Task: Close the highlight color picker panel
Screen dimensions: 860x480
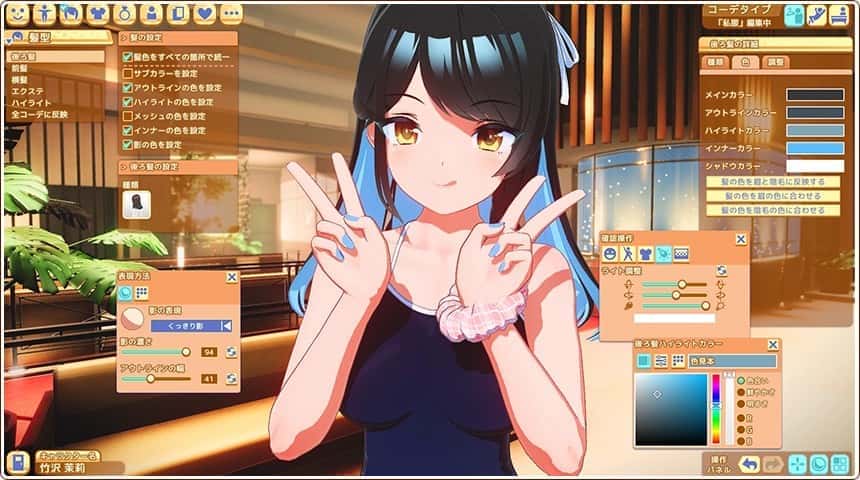Action: pos(771,345)
